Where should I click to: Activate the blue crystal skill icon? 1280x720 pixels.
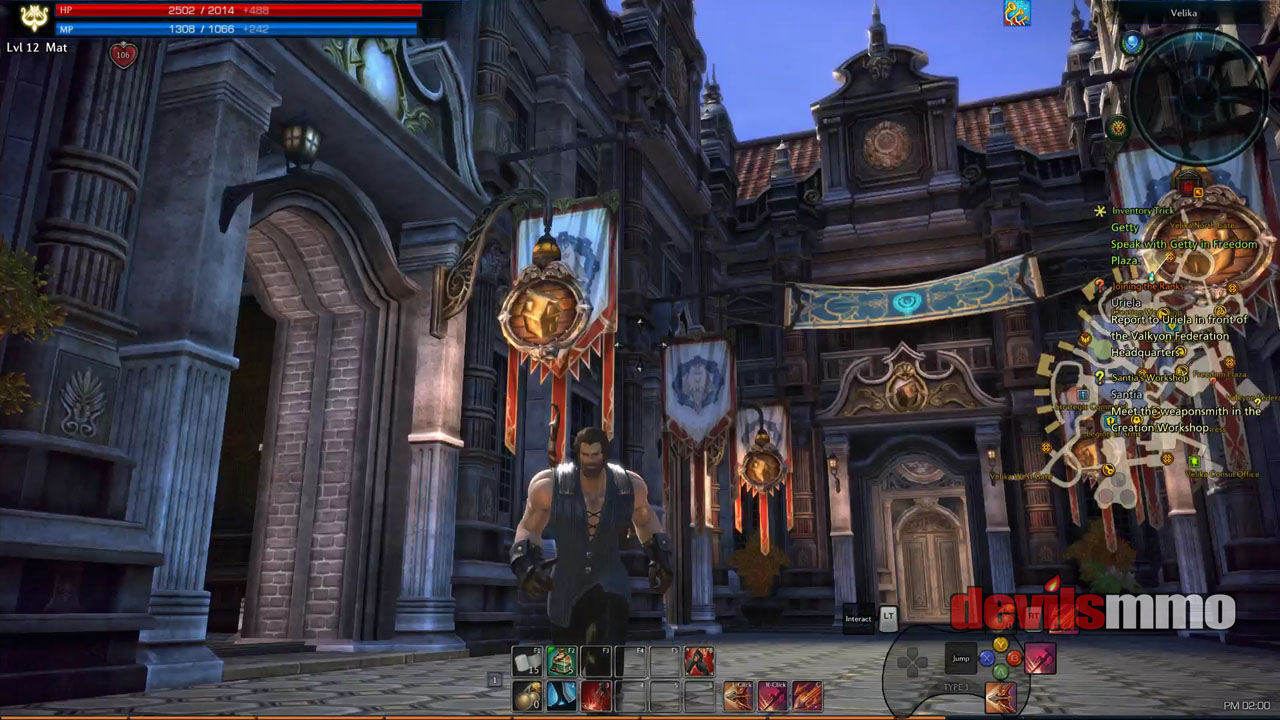tap(561, 695)
